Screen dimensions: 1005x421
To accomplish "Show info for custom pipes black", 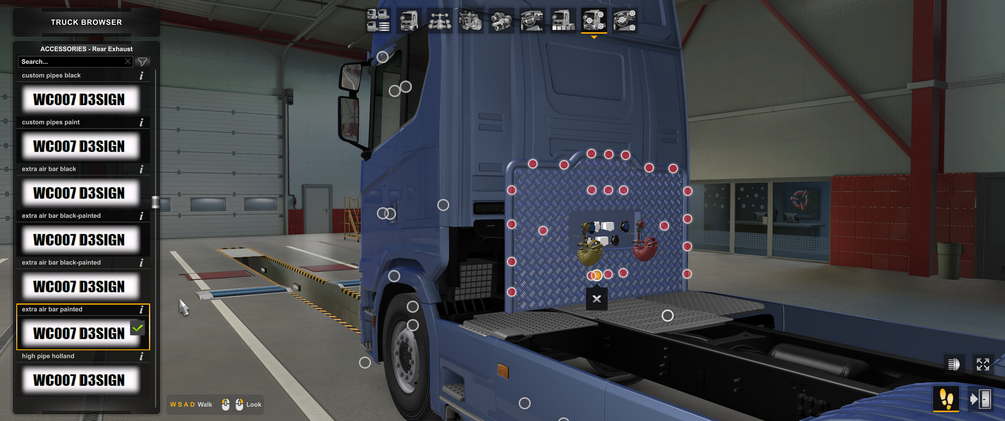I will click(141, 76).
